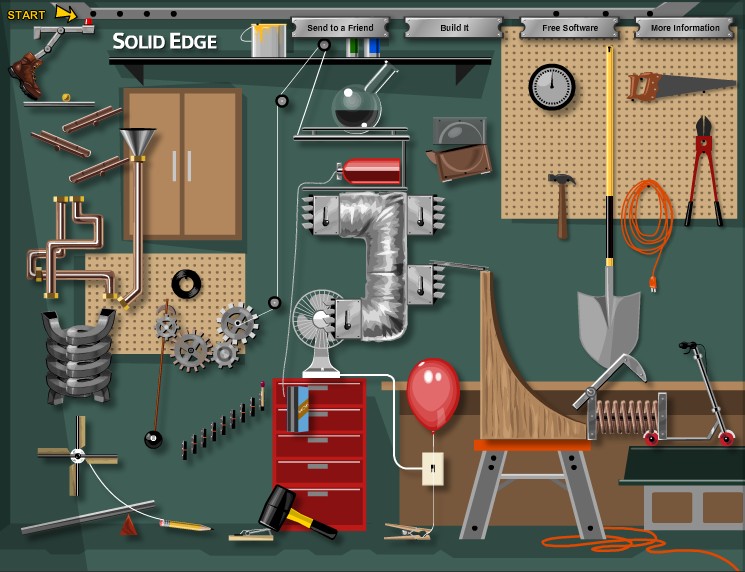Viewport: 745px width, 572px height.
Task: Choose the Free Software button
Action: pyautogui.click(x=570, y=28)
